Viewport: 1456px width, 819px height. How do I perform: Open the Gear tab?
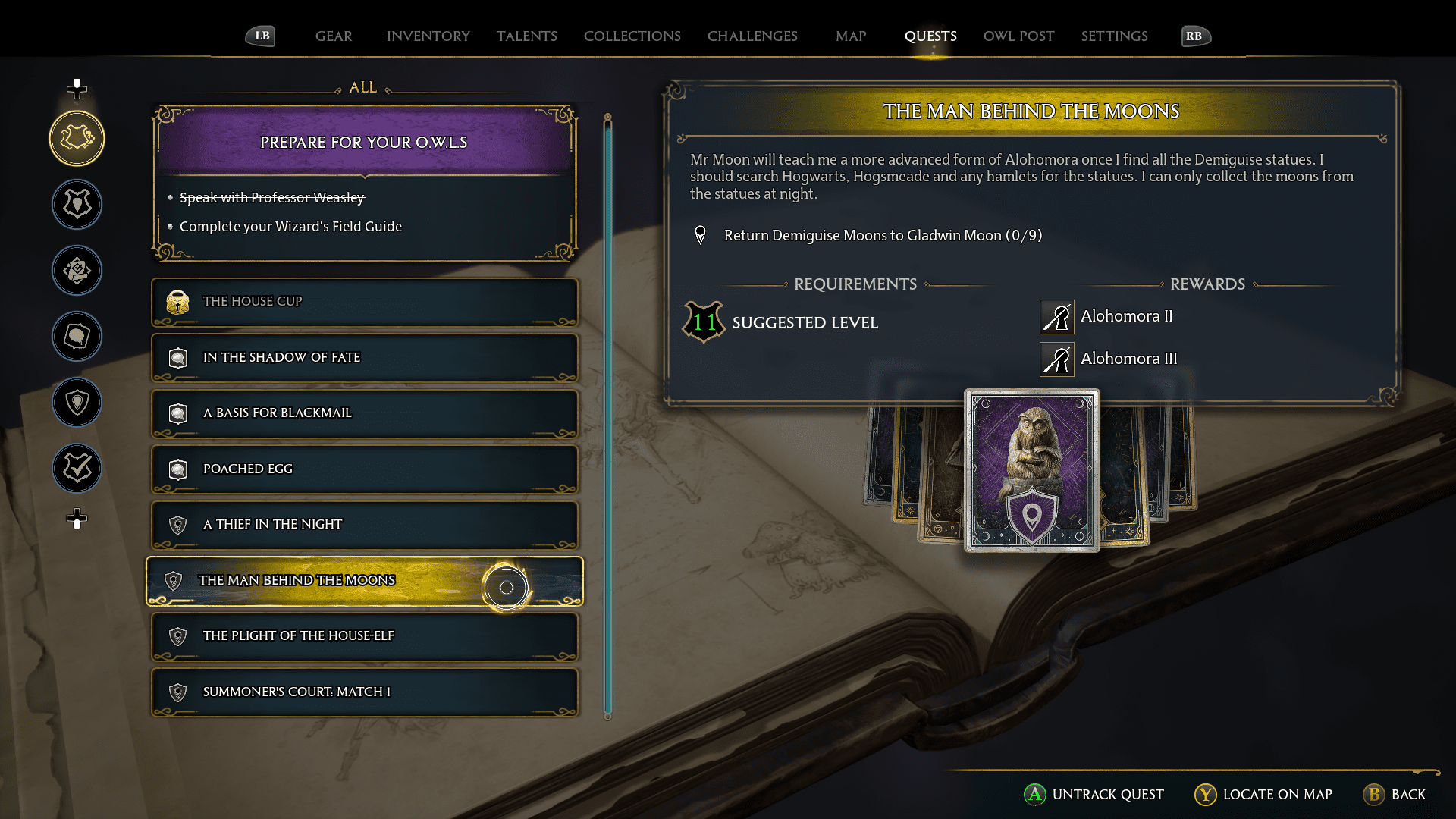tap(334, 36)
